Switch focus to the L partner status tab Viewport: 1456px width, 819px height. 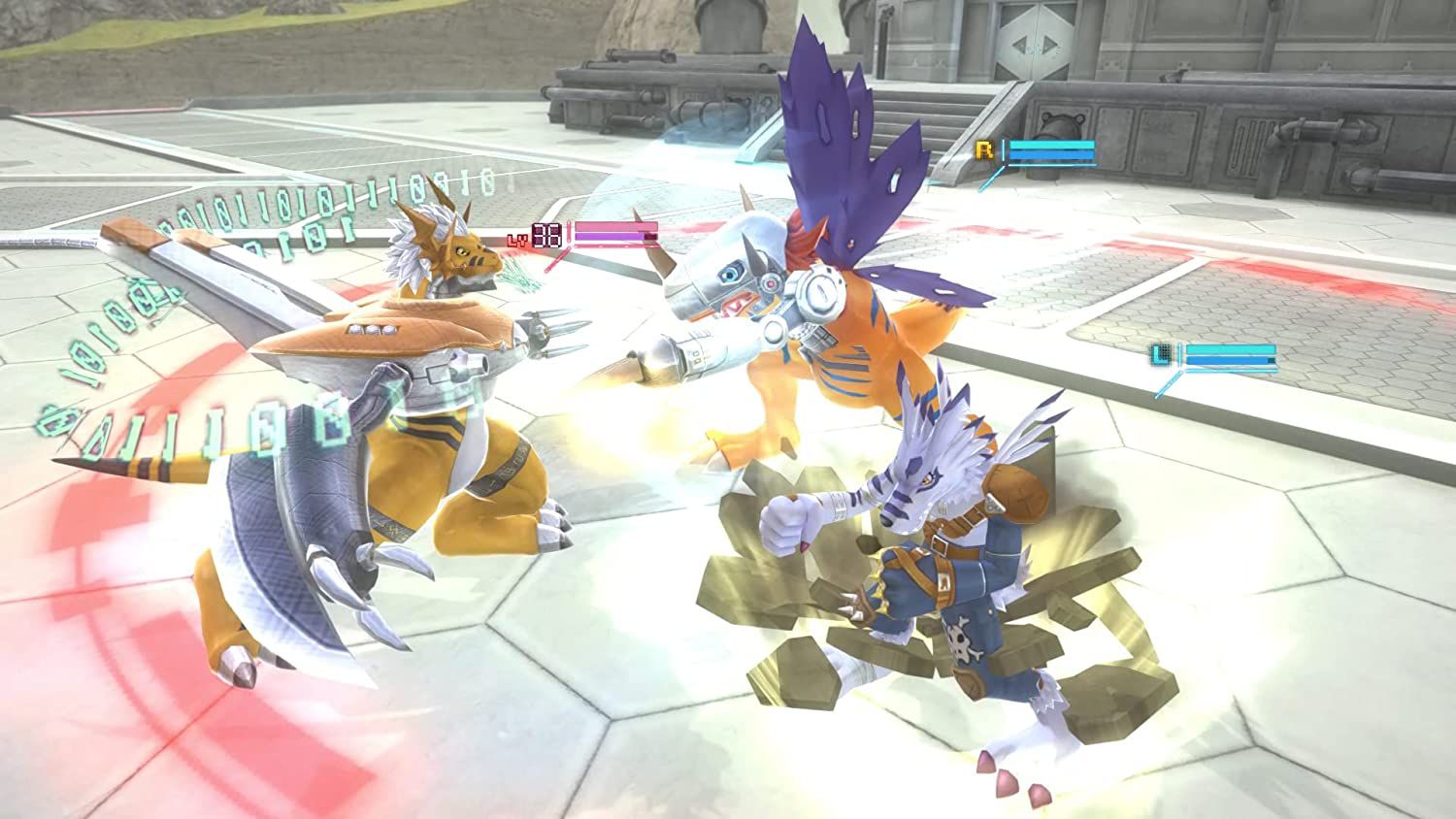point(1159,353)
